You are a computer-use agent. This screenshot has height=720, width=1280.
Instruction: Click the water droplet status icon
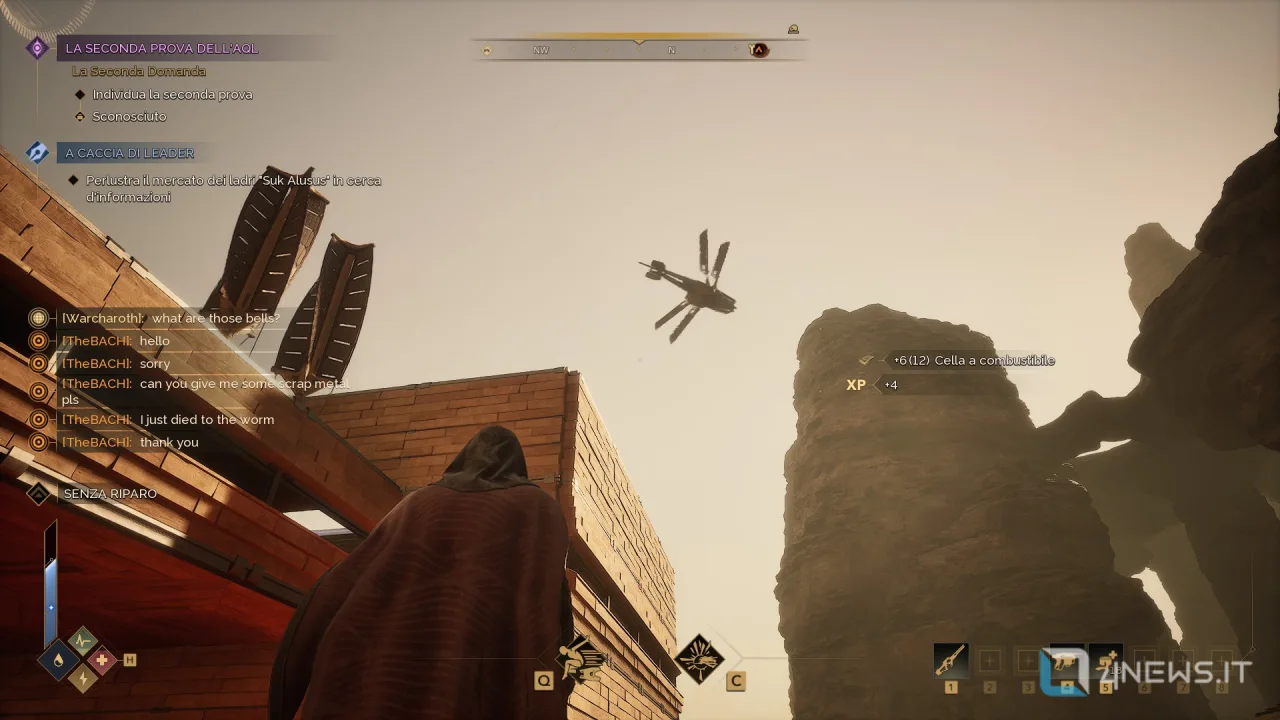pos(59,660)
